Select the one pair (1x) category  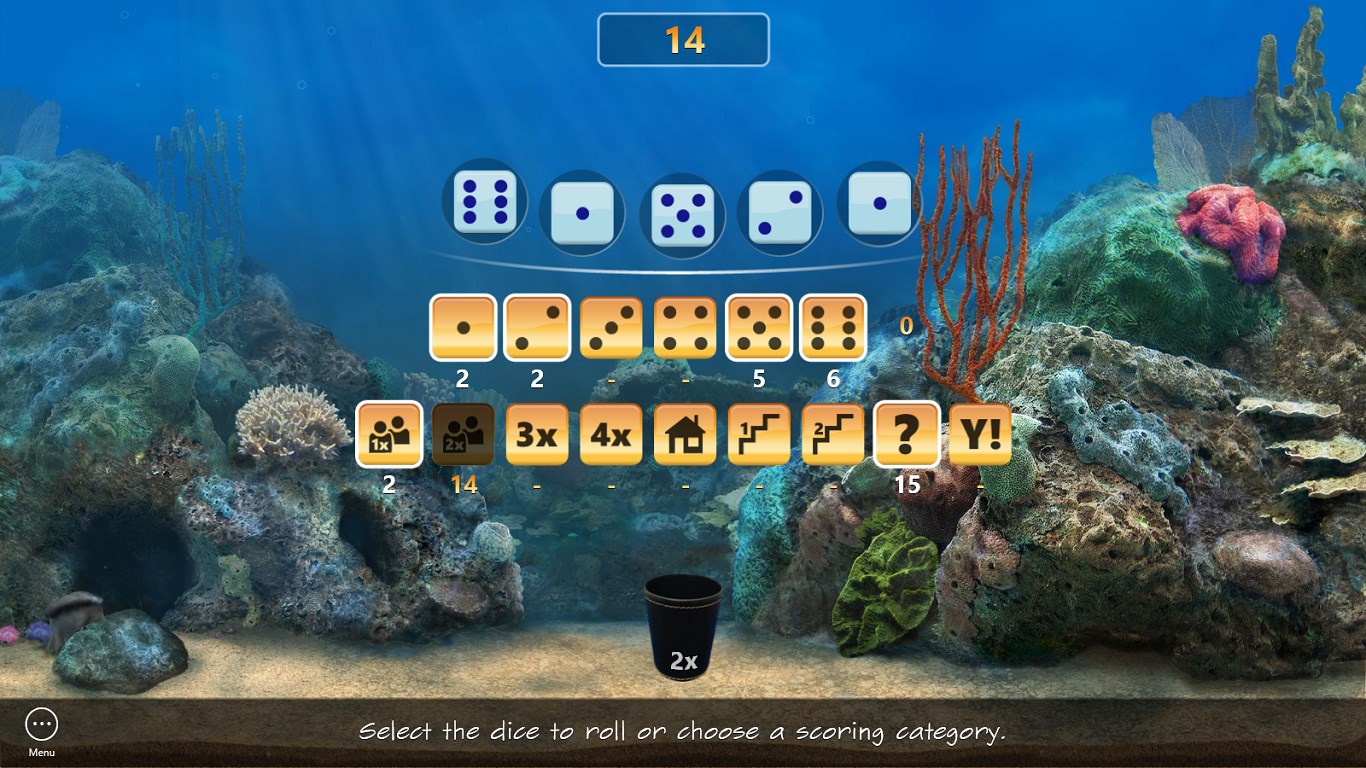tap(389, 434)
